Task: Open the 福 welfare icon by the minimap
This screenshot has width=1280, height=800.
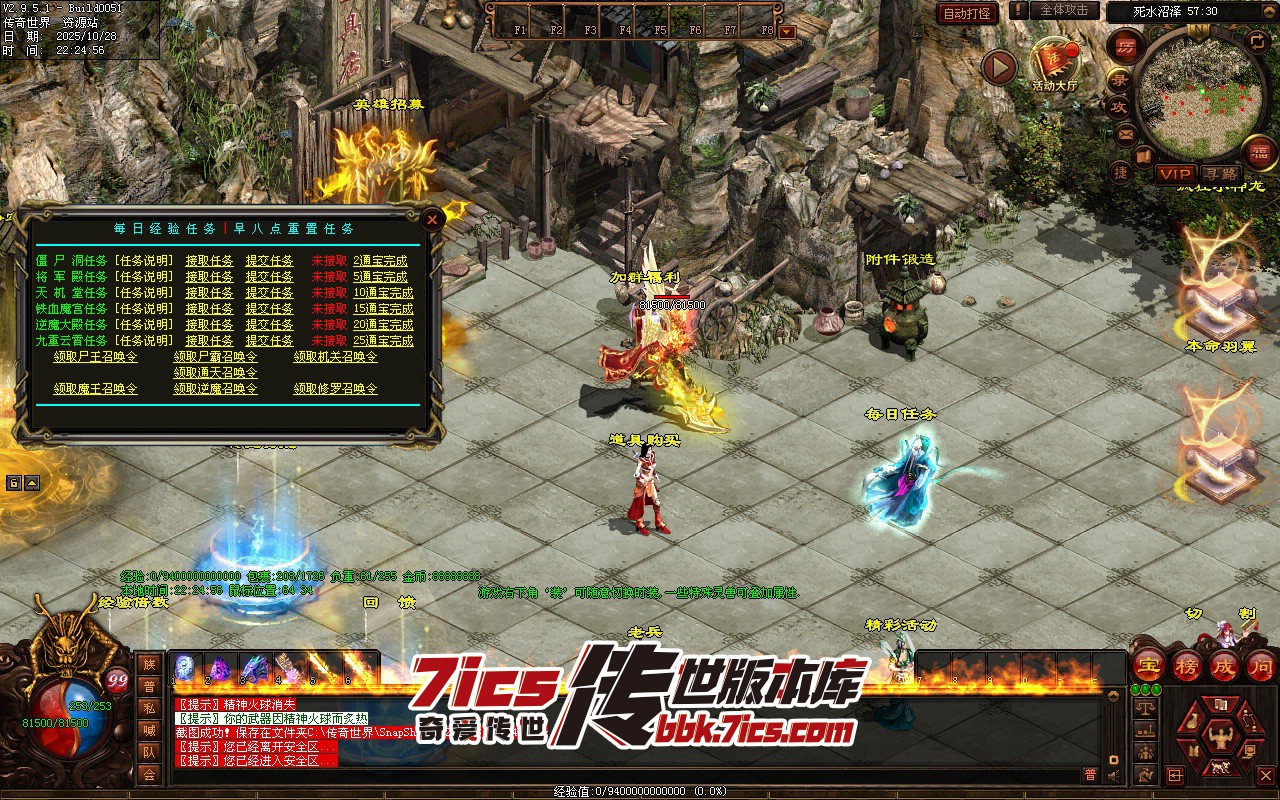Action: pos(1258,151)
